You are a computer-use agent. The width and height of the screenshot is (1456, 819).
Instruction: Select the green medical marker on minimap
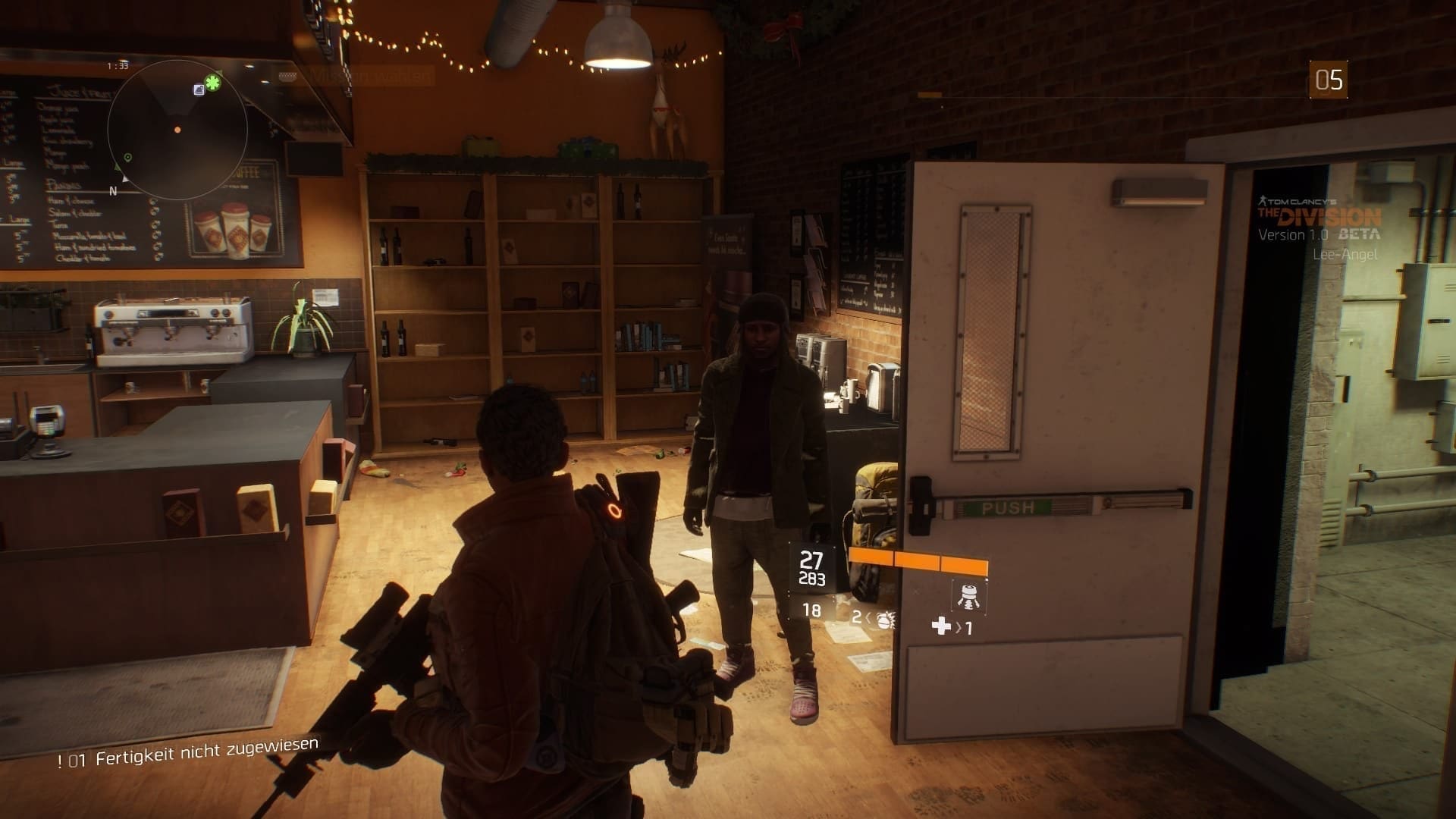click(213, 83)
